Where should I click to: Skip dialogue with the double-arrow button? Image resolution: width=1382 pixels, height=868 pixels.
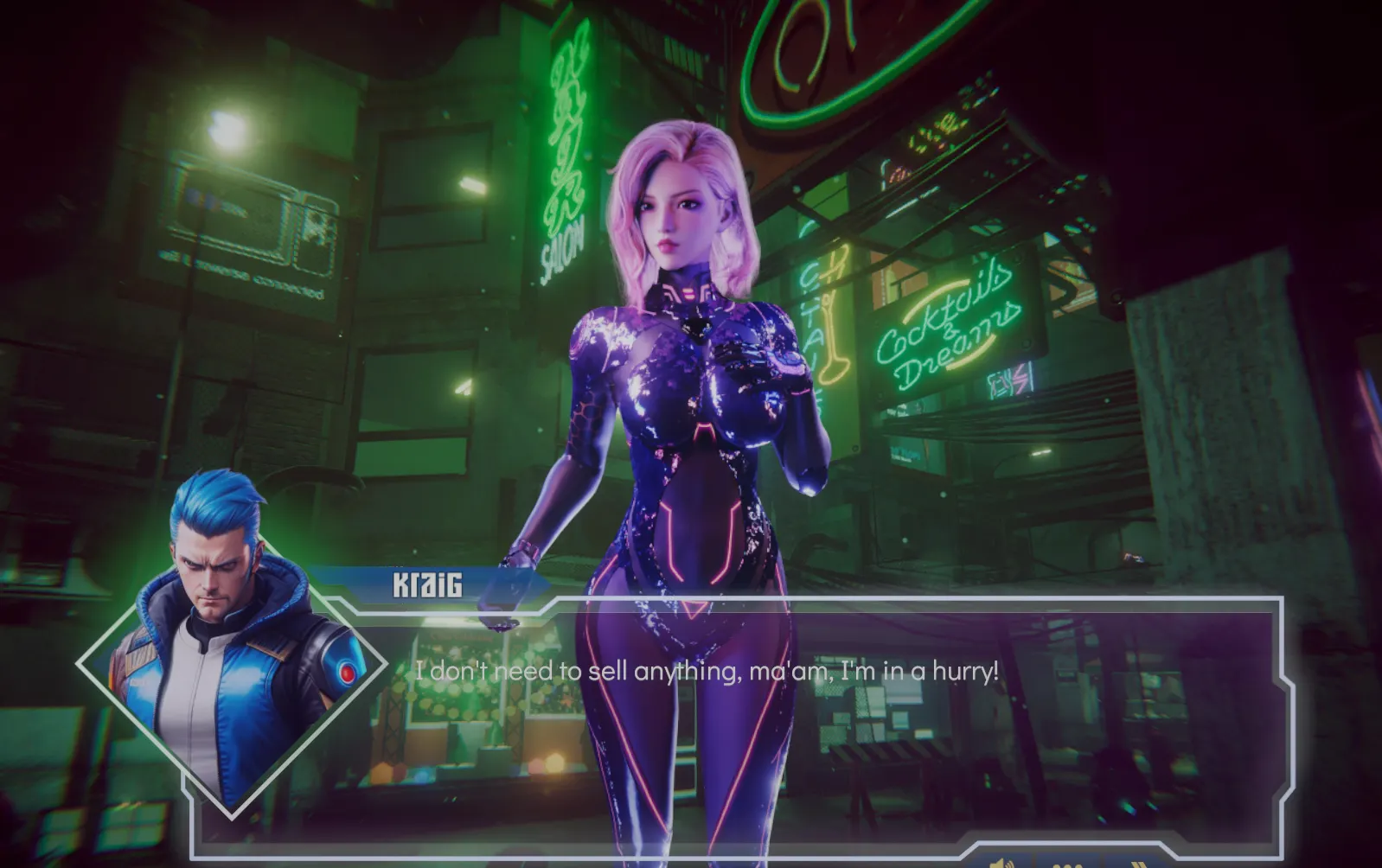point(1138,863)
